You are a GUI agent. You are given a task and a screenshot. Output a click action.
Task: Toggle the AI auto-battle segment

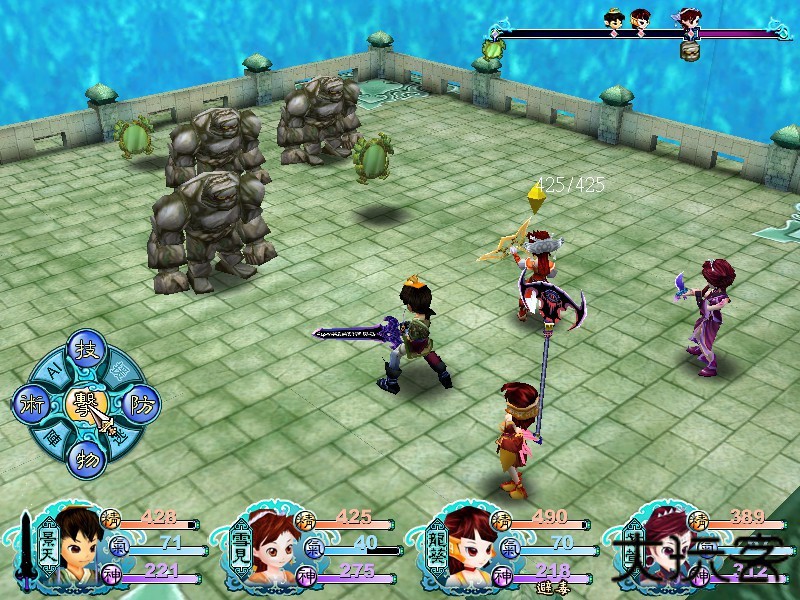coord(53,371)
